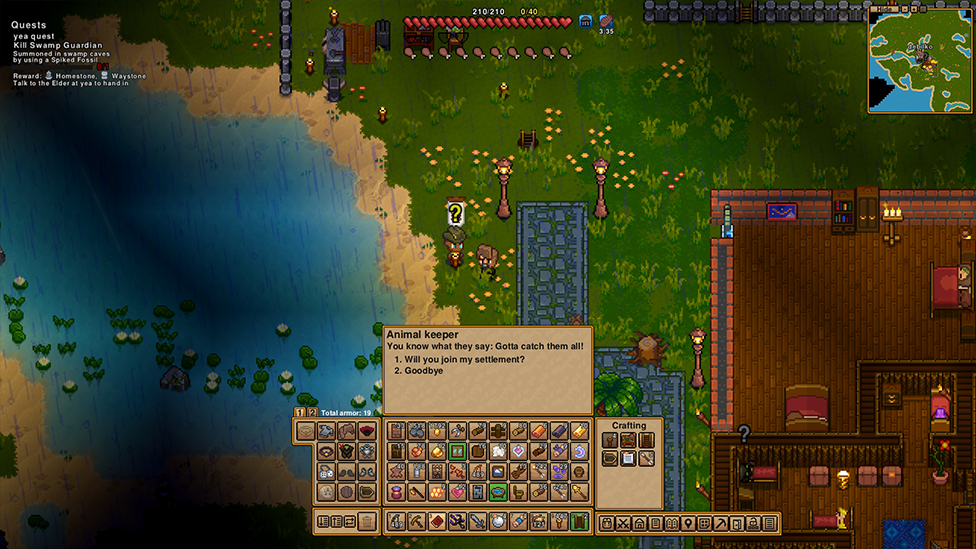The width and height of the screenshot is (976, 549).
Task: Select the green-highlighted window item slot
Action: (x=457, y=451)
